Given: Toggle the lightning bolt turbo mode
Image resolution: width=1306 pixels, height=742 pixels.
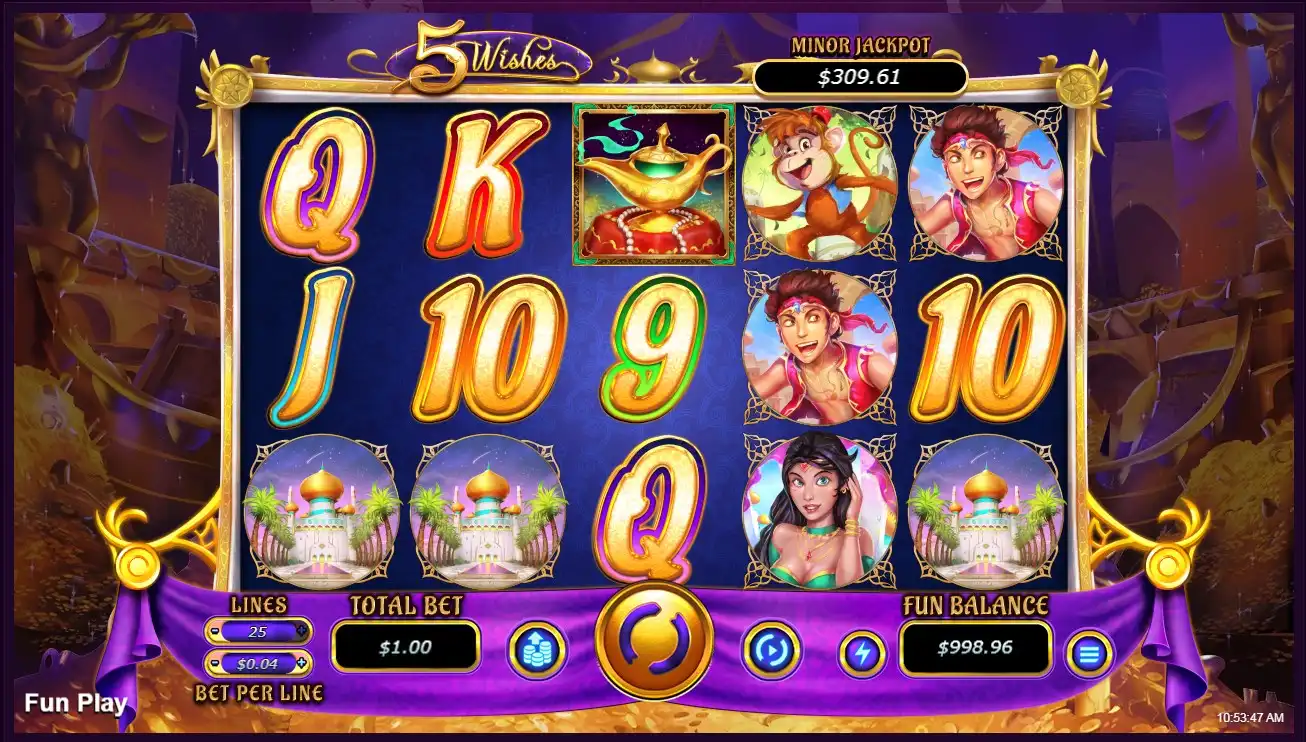Looking at the screenshot, I should pyautogui.click(x=861, y=653).
